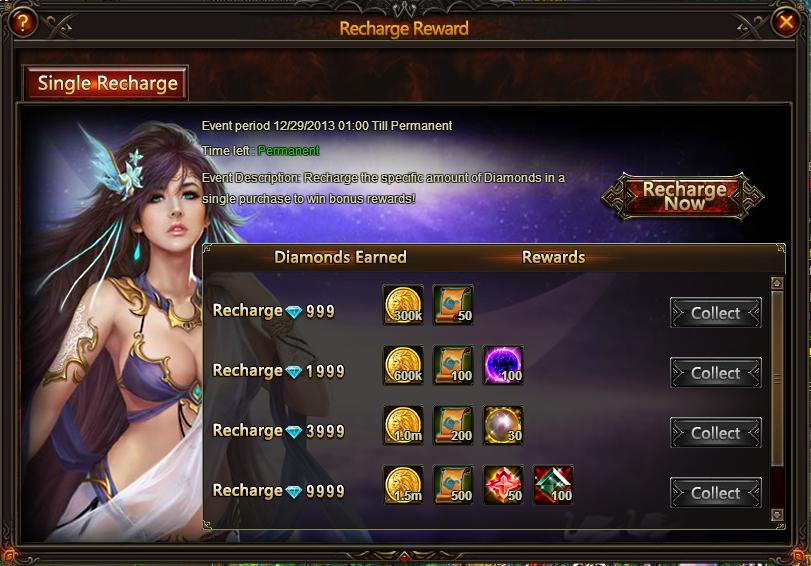Select the 300k gold coin reward icon
Image resolution: width=811 pixels, height=566 pixels.
pyautogui.click(x=403, y=305)
